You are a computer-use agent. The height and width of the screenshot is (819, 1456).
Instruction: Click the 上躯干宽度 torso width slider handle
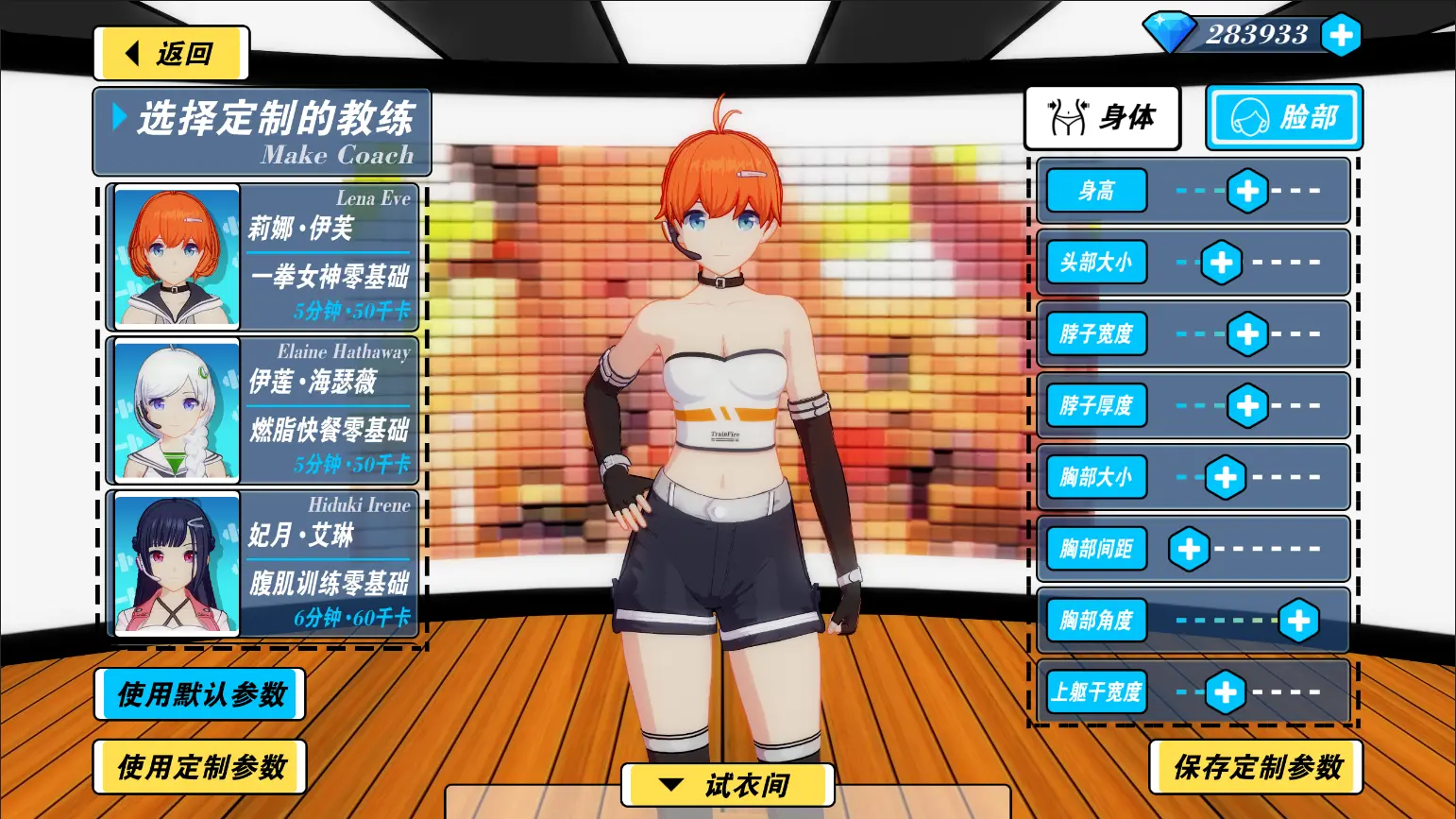pyautogui.click(x=1226, y=692)
